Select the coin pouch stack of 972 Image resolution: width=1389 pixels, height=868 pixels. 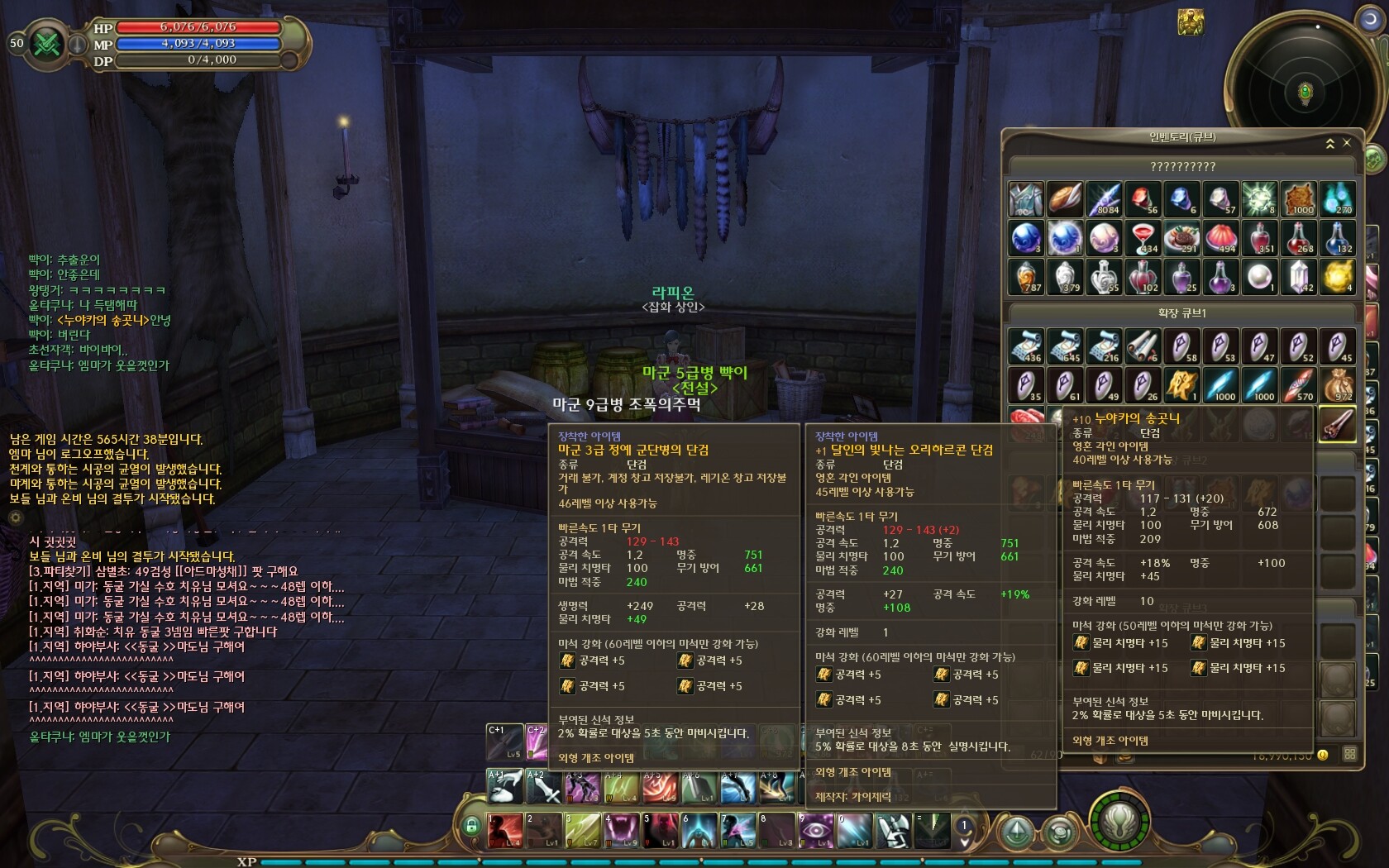(1338, 385)
